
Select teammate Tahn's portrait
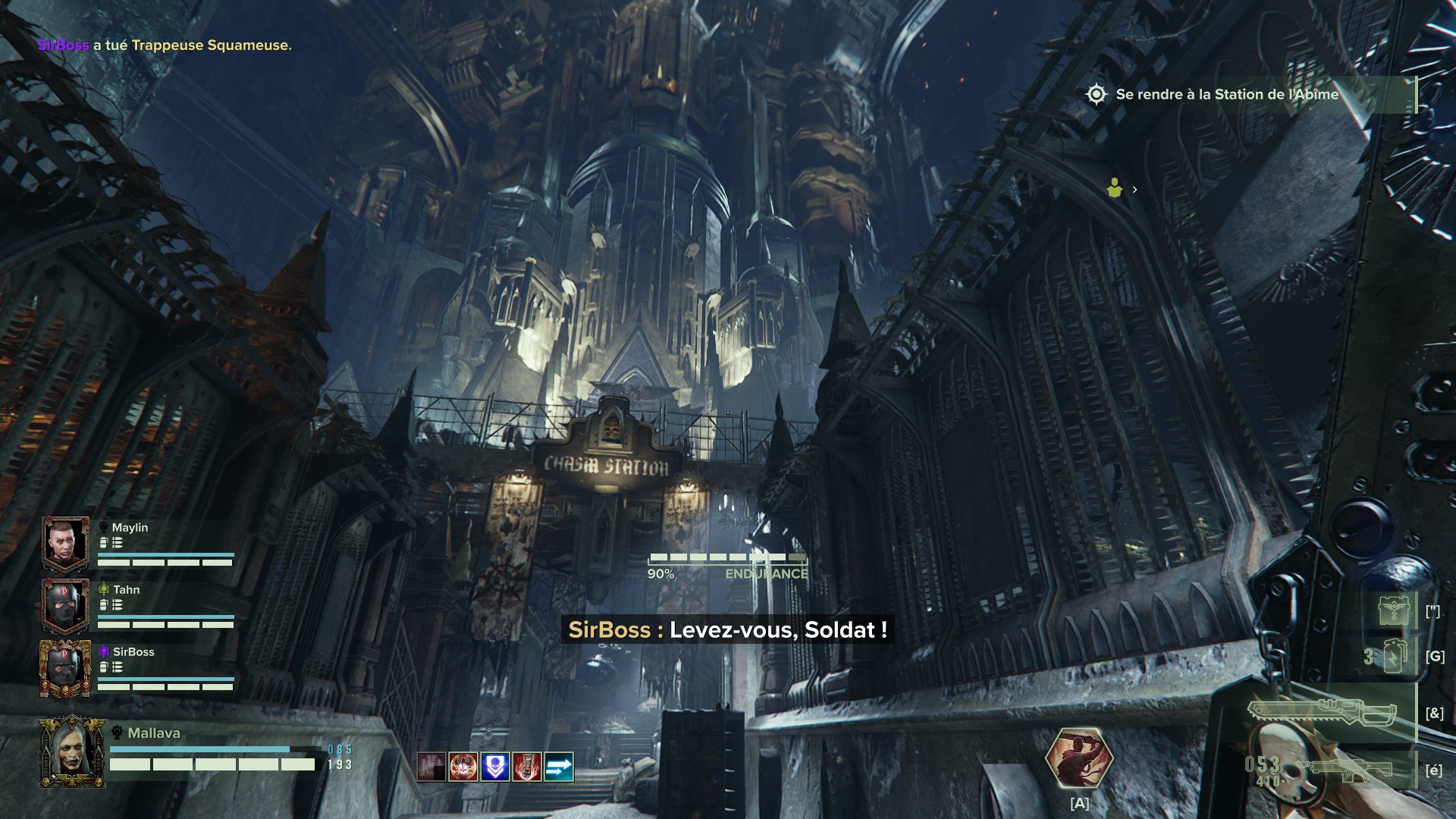pos(66,605)
